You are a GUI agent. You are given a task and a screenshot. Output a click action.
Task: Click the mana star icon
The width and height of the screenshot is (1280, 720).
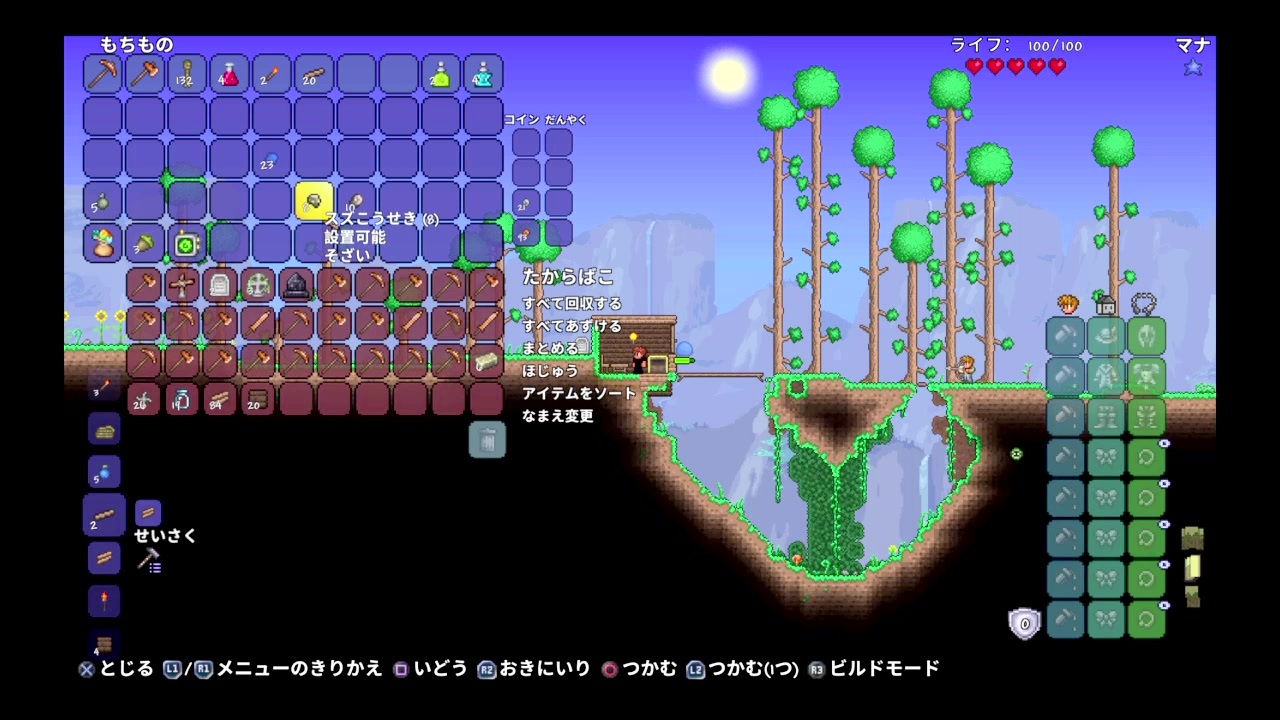click(1192, 67)
